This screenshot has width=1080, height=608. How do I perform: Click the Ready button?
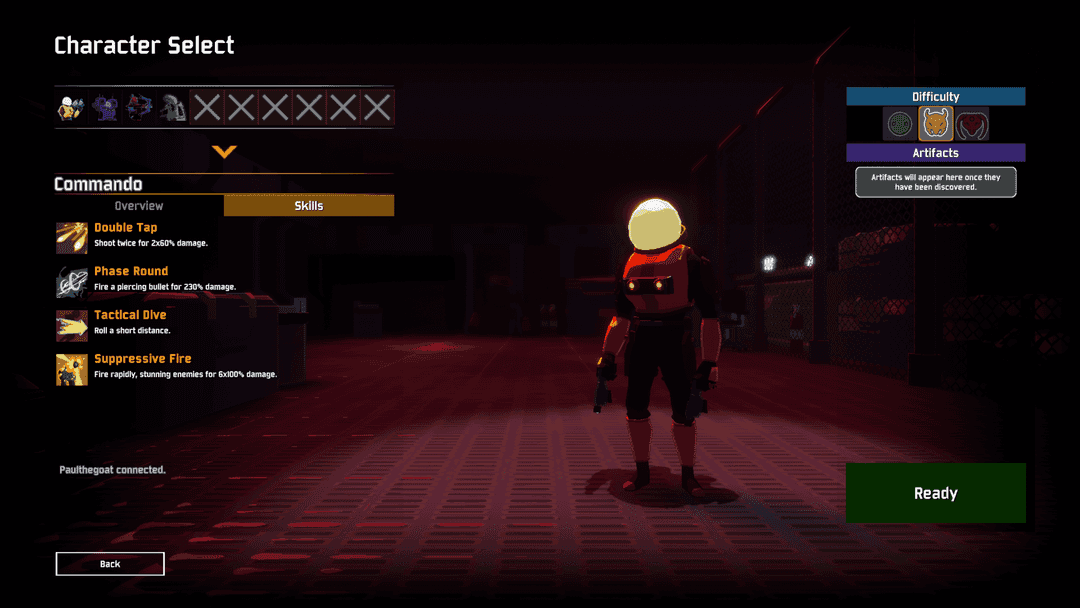(x=935, y=493)
